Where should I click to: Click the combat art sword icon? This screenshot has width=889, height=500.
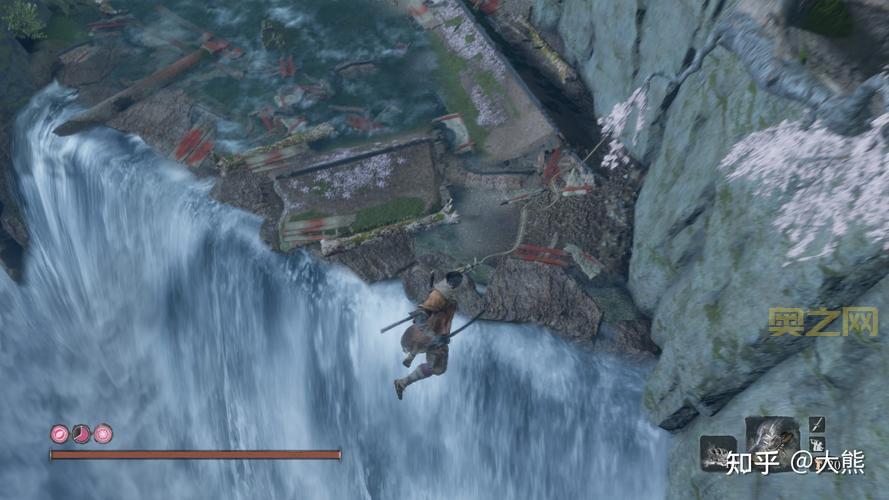tap(817, 424)
